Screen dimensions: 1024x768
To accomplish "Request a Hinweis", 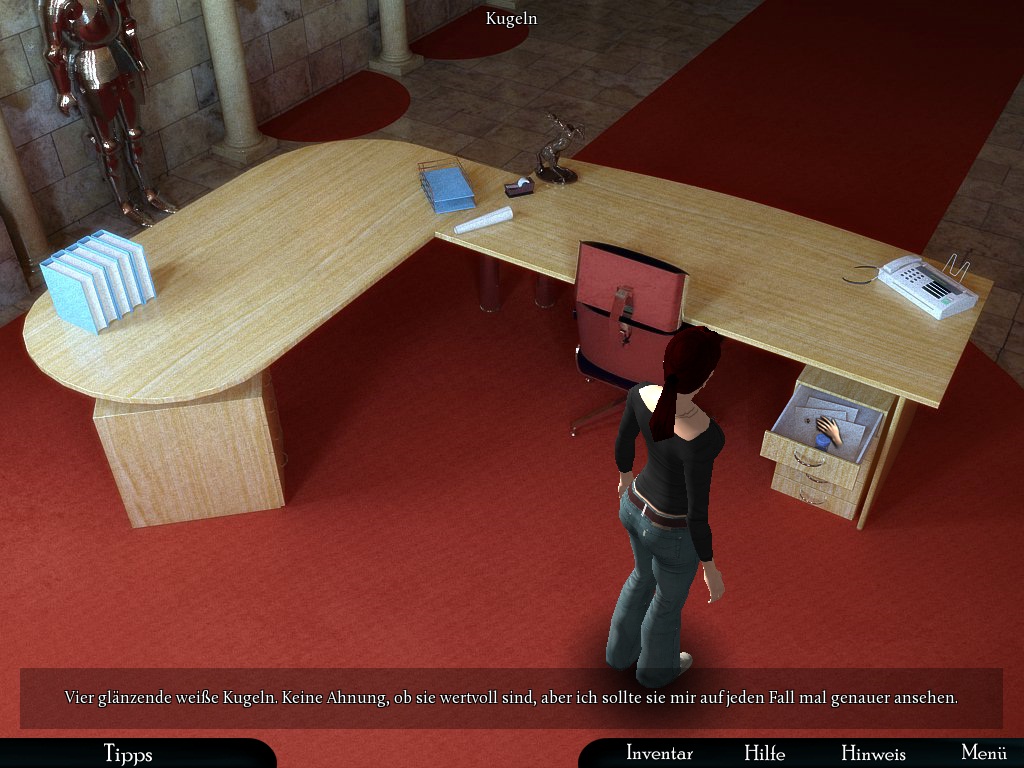I will coord(873,753).
